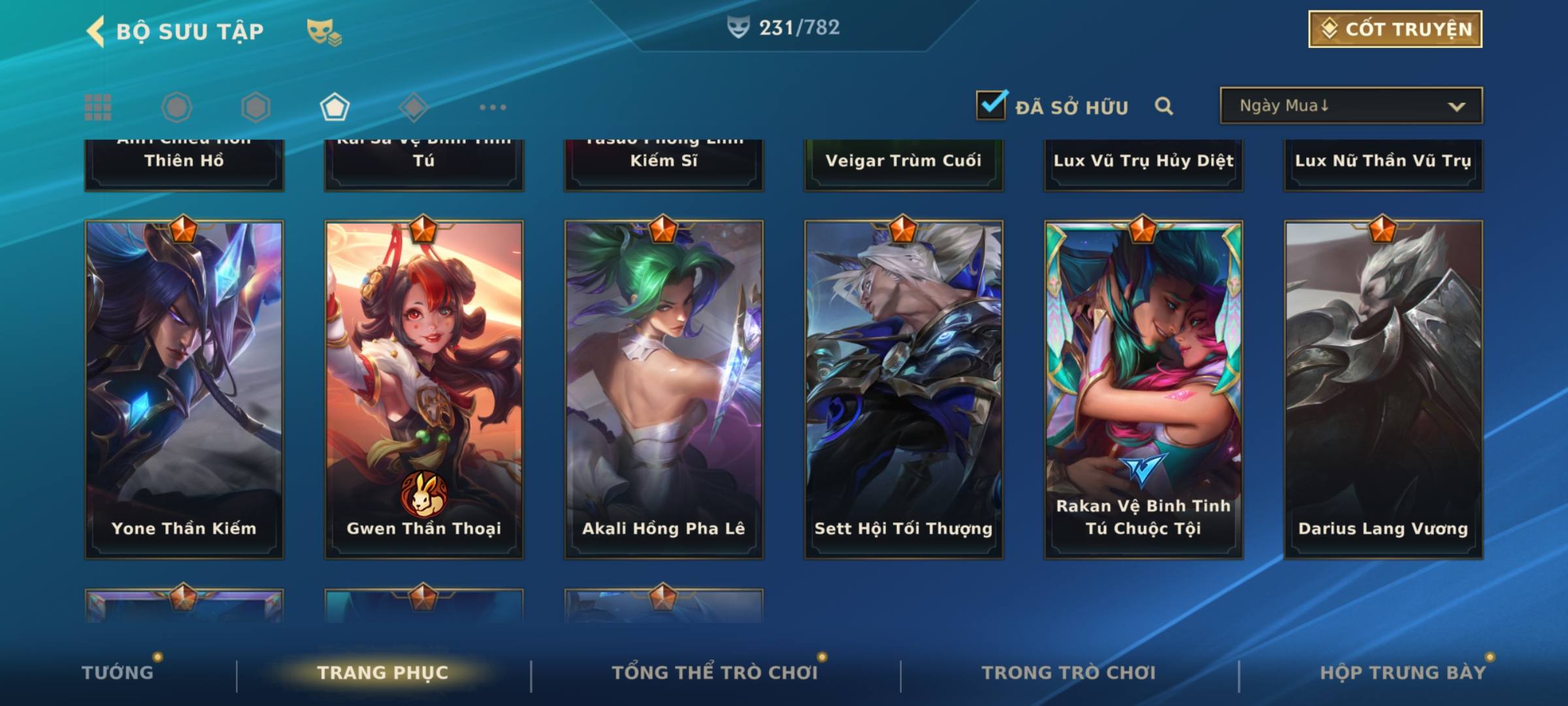Switch to Tổng Thể Trò Chơi tab

[x=715, y=673]
